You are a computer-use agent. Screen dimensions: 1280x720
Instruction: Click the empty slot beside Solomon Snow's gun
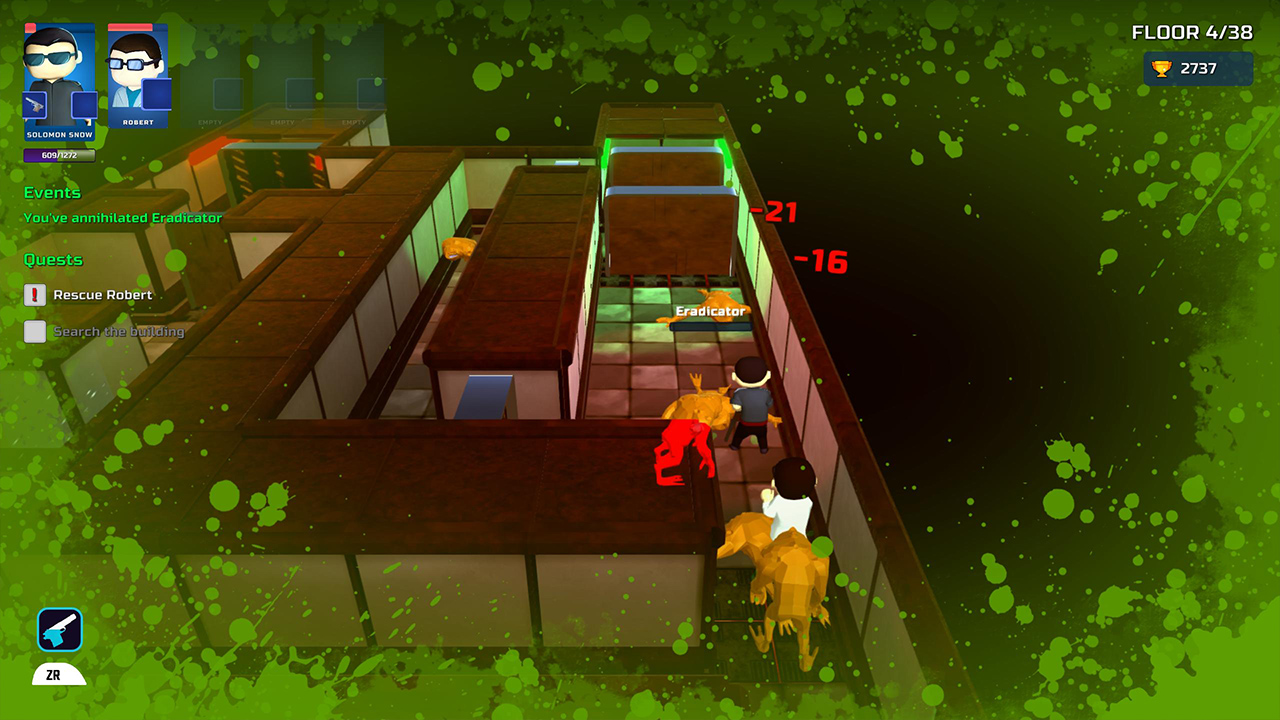pos(83,102)
